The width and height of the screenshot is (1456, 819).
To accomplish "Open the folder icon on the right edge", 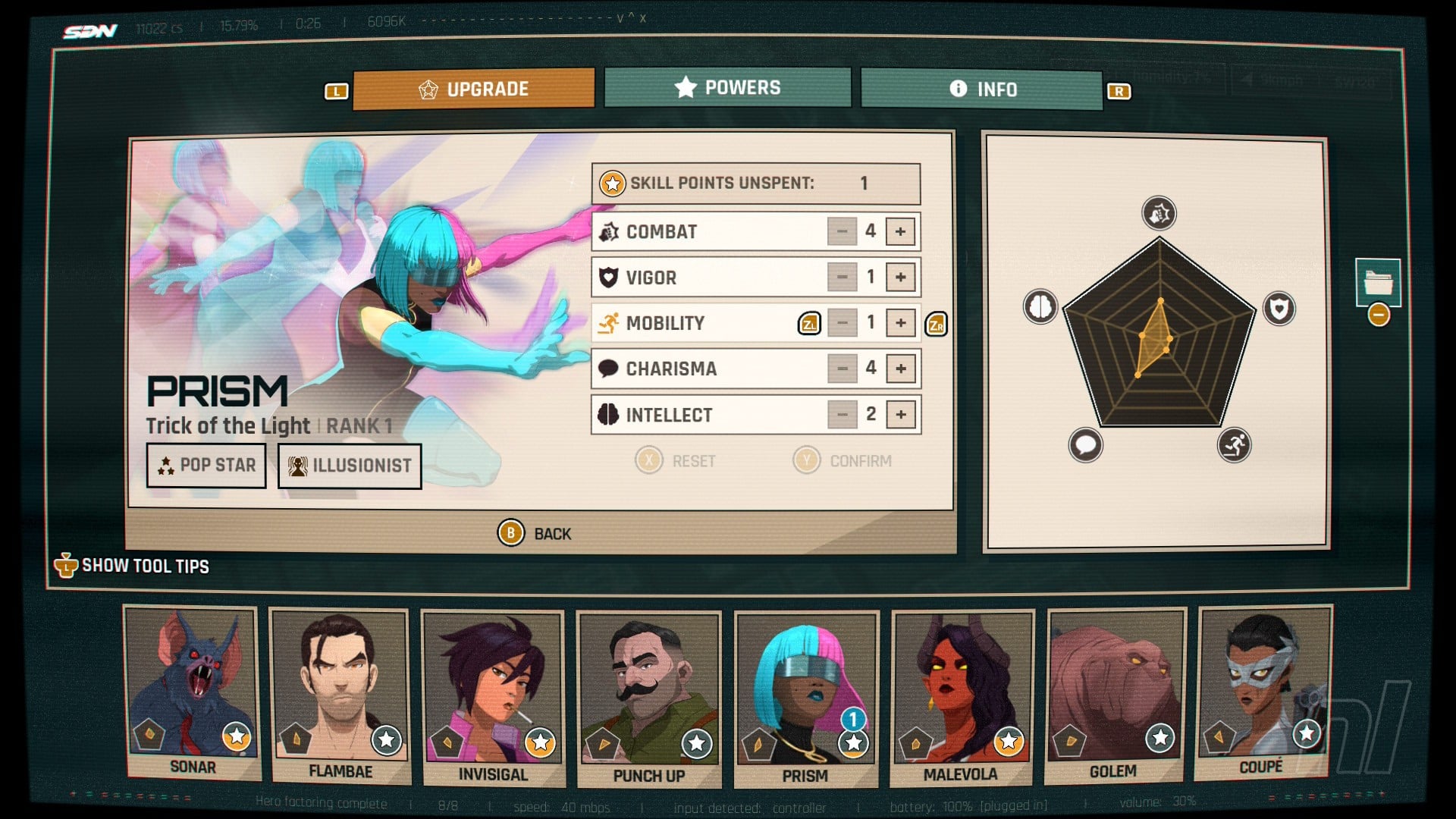I will click(1378, 283).
